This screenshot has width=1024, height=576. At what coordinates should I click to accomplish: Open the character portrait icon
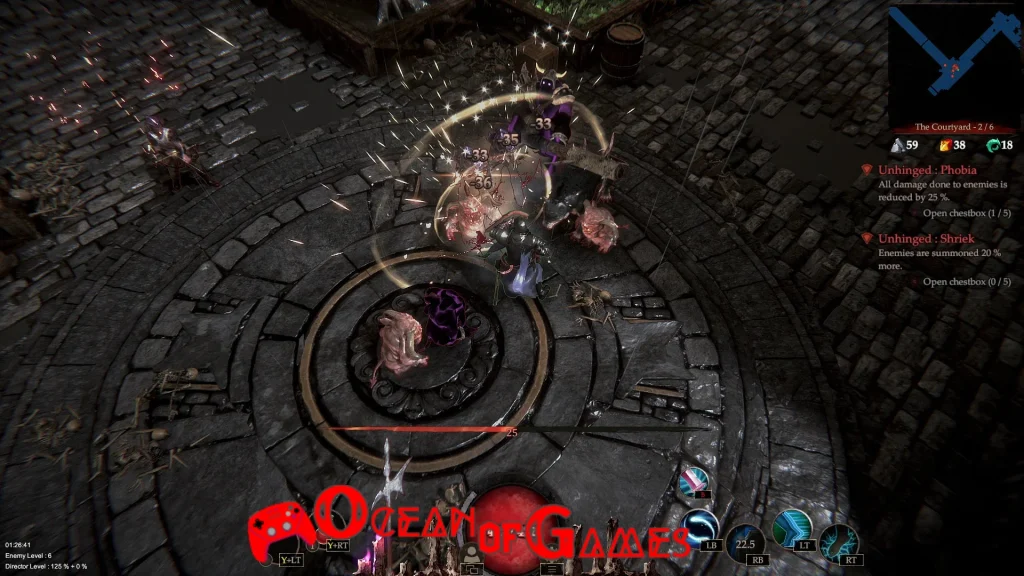(x=469, y=554)
